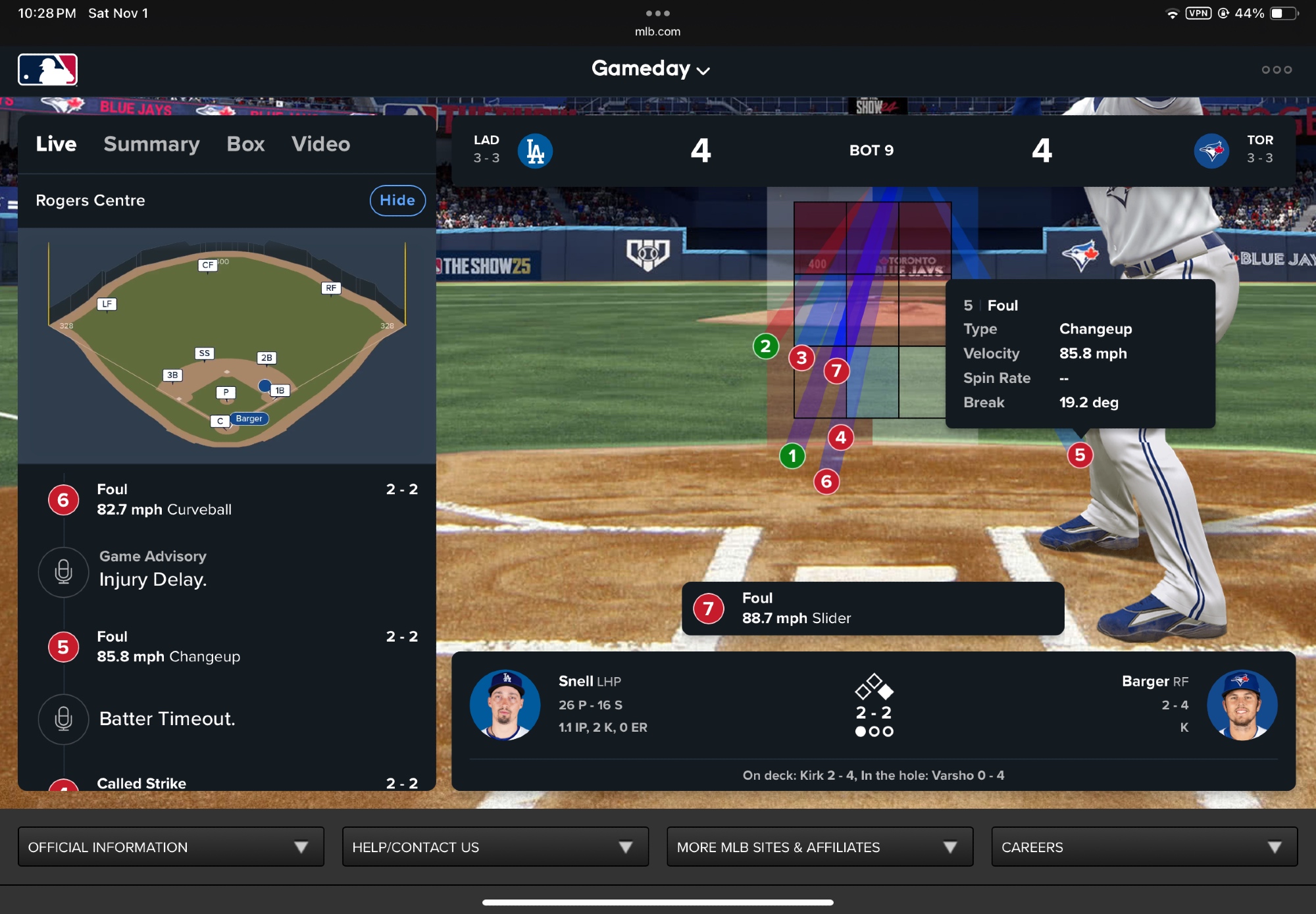1316x914 pixels.
Task: Click pitch 1 green marker
Action: [792, 455]
